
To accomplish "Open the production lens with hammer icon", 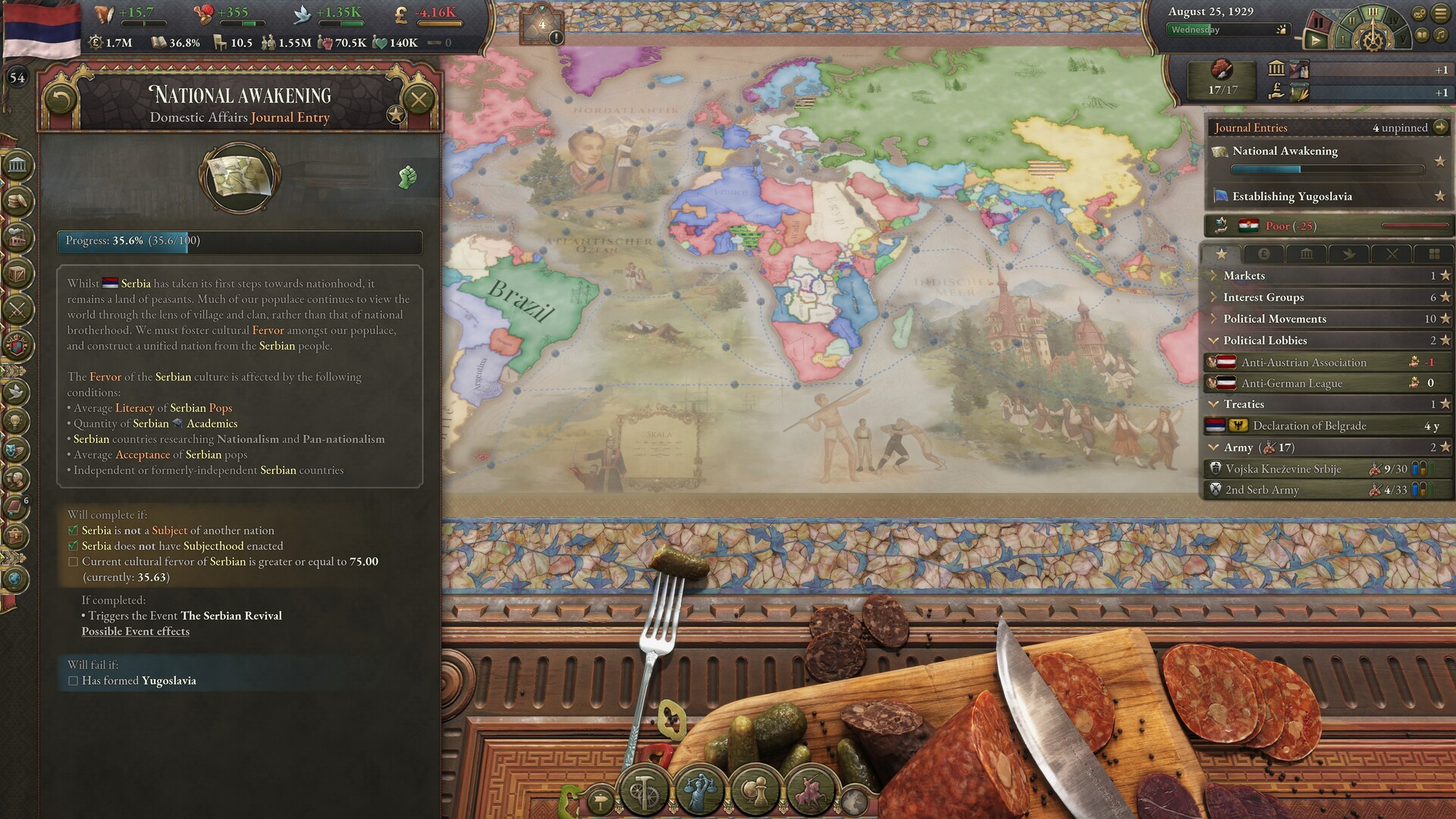I will coord(644,792).
